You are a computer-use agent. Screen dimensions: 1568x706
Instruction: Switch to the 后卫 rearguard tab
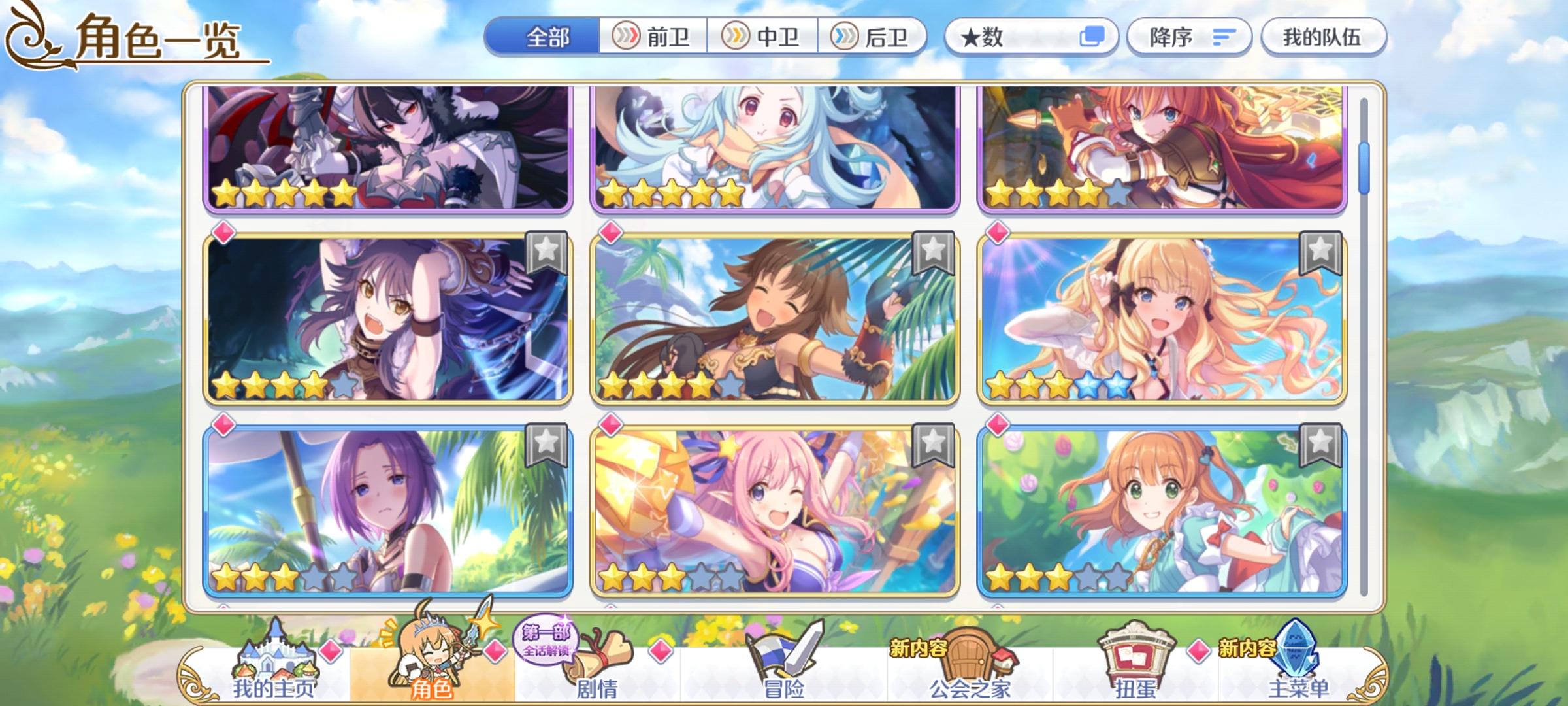[x=875, y=37]
